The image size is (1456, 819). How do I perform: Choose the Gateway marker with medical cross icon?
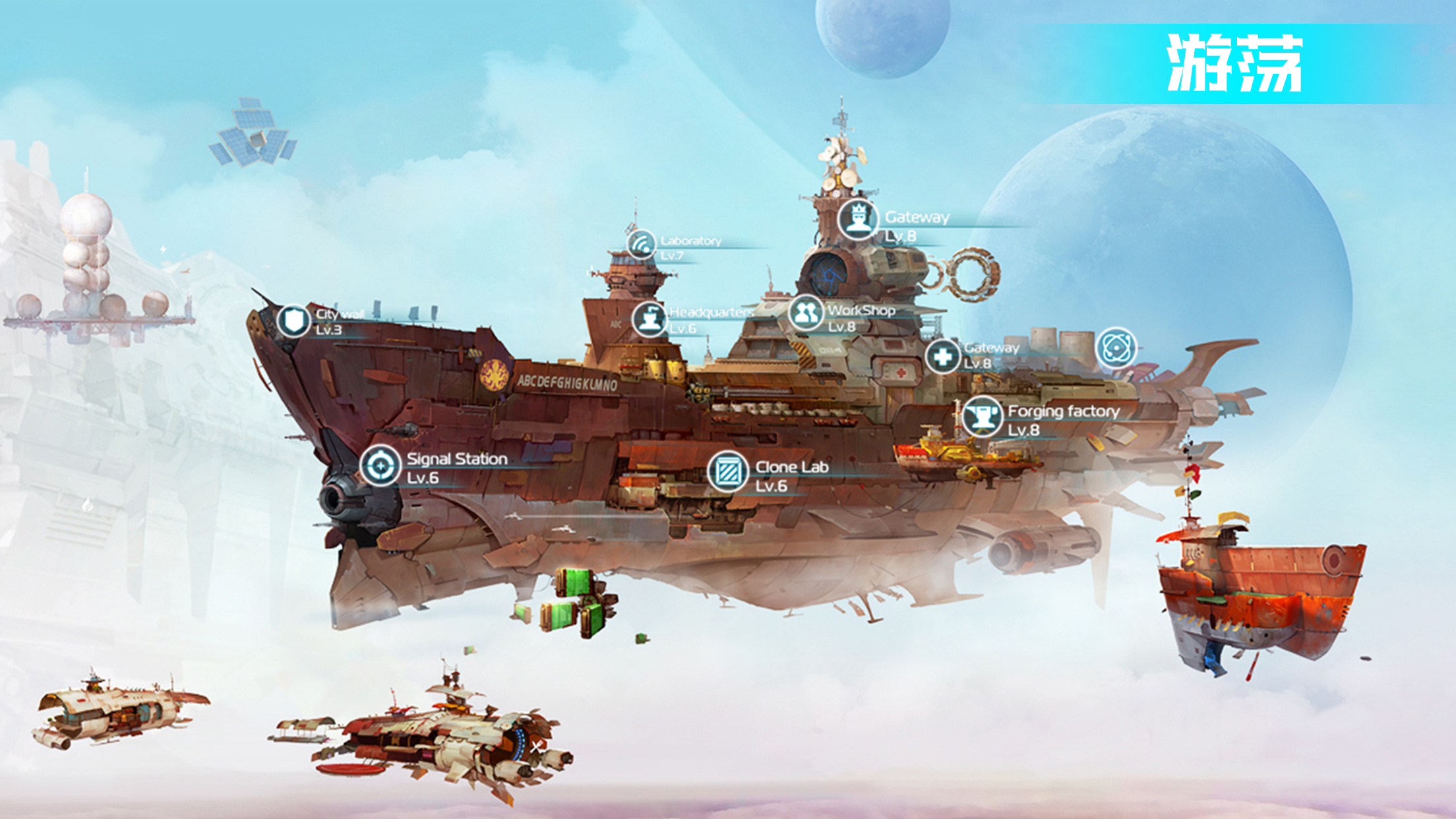[x=942, y=356]
